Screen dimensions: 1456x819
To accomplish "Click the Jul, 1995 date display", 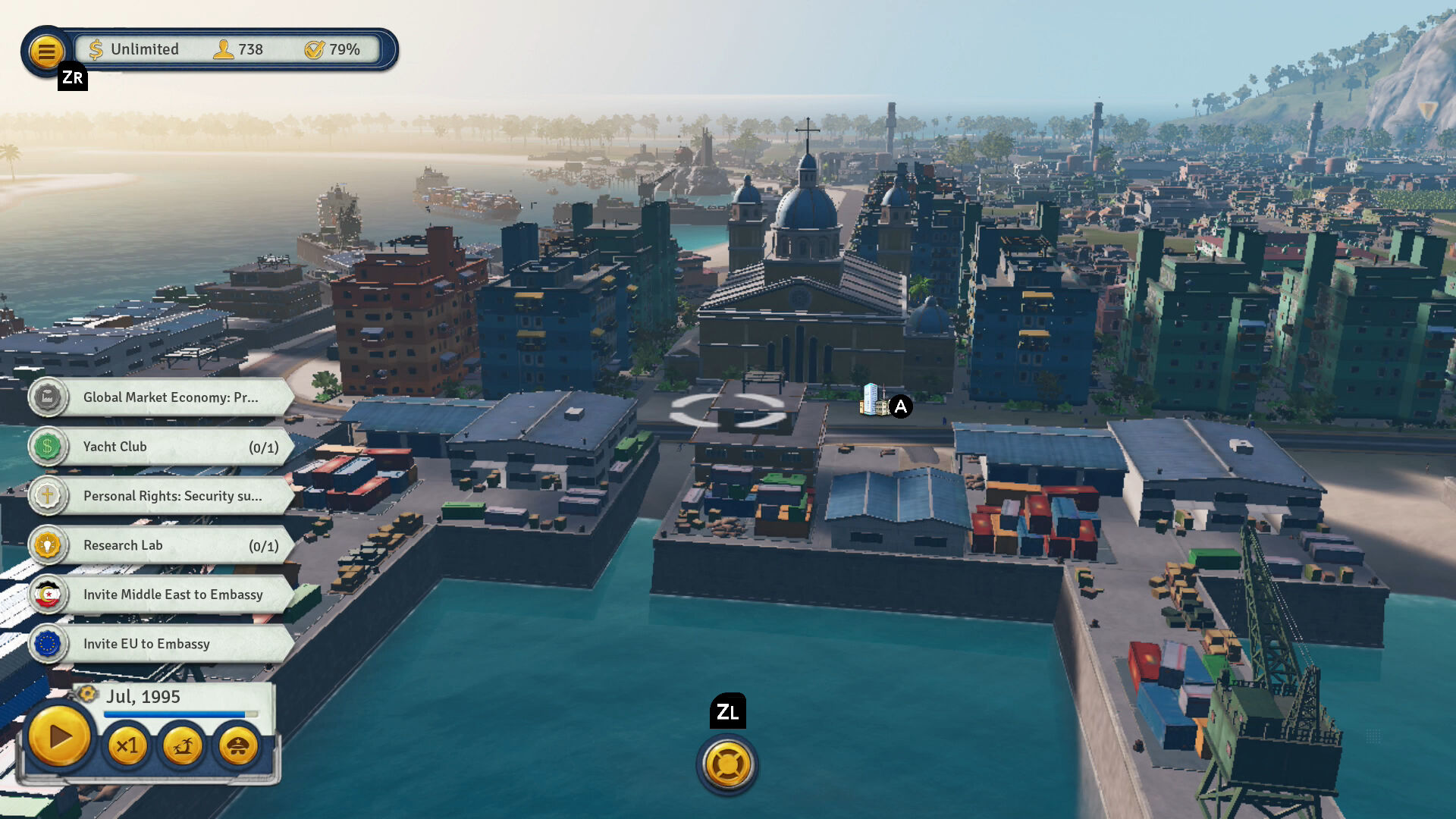I will (x=144, y=696).
